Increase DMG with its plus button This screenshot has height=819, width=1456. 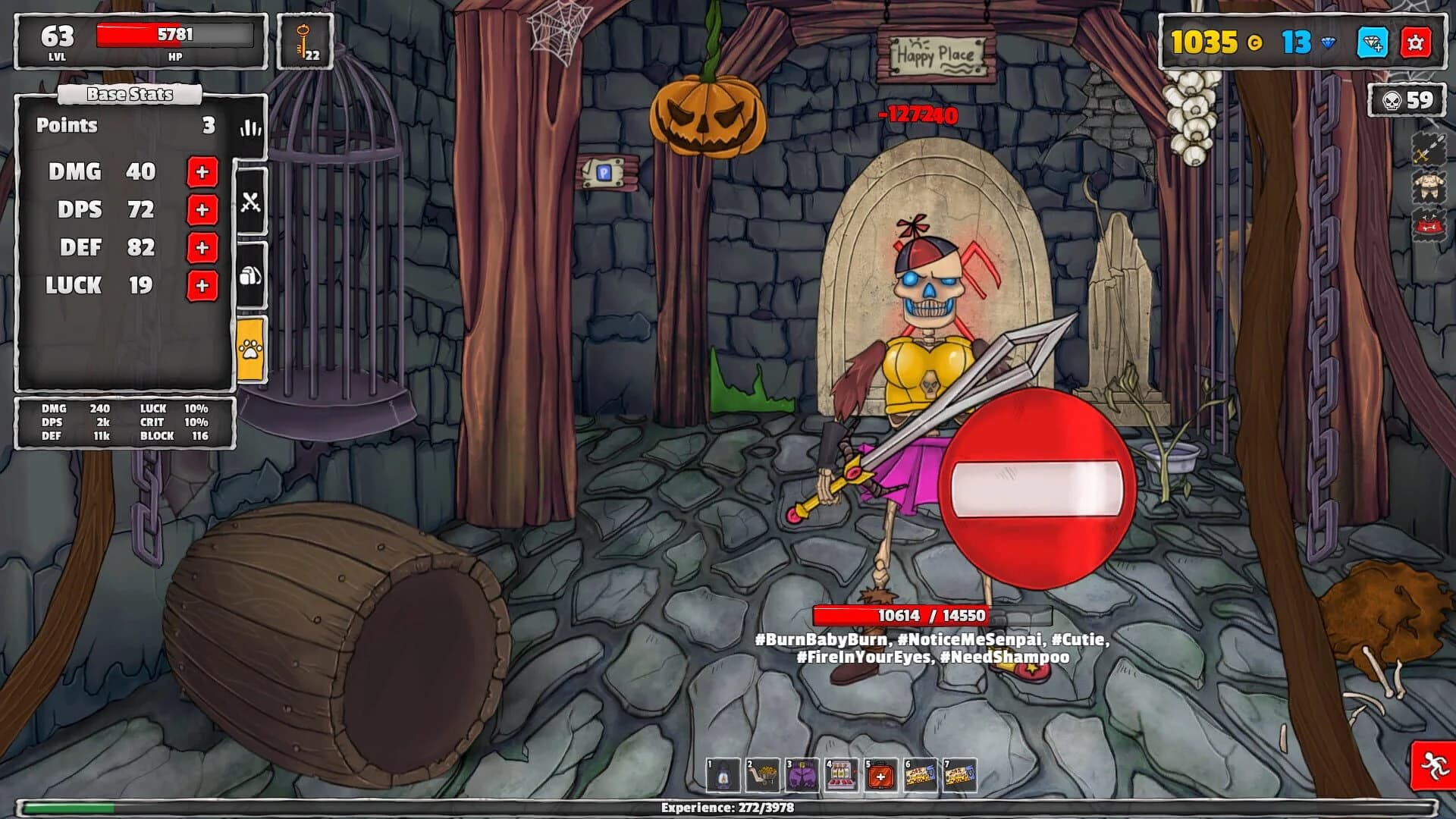point(201,172)
